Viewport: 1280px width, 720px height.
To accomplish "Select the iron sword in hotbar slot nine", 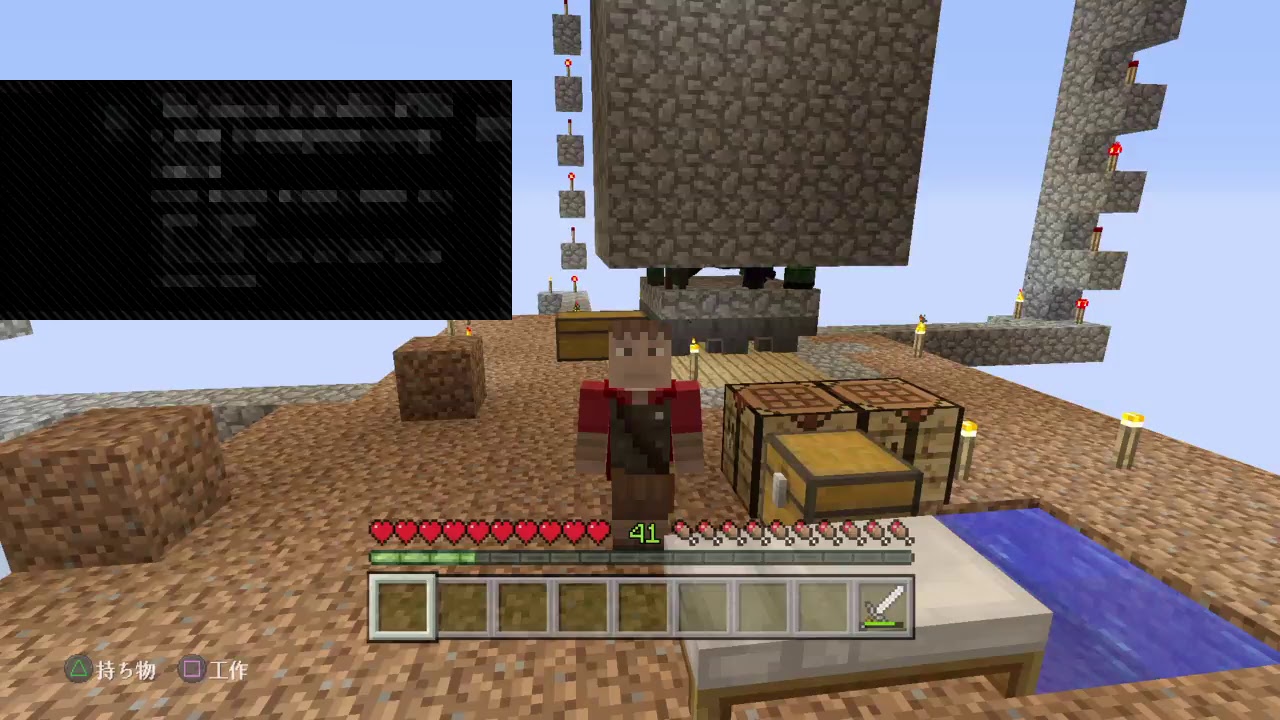I will [880, 603].
